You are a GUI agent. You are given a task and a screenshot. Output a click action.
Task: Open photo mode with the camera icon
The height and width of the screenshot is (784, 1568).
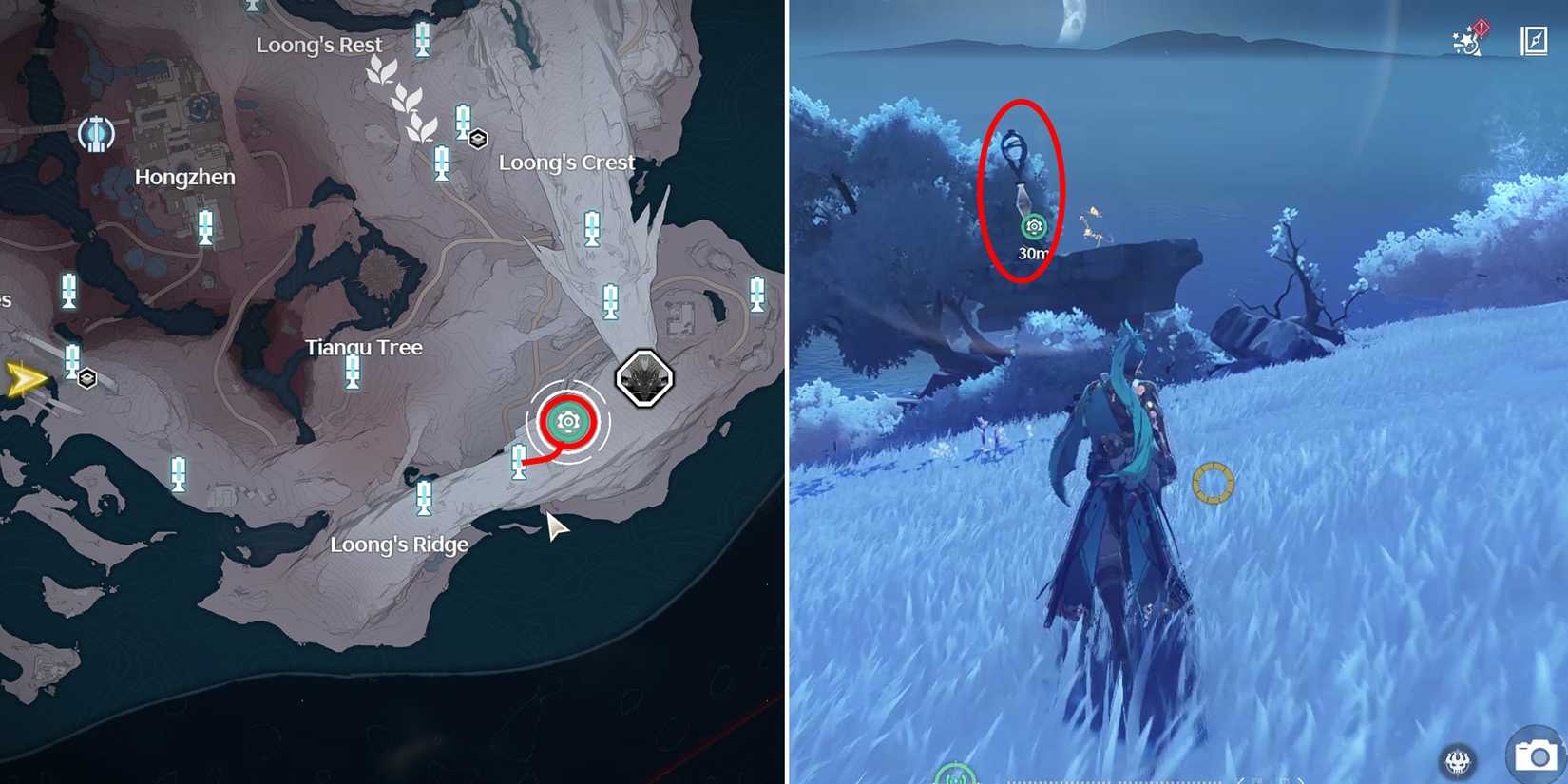click(x=1534, y=756)
